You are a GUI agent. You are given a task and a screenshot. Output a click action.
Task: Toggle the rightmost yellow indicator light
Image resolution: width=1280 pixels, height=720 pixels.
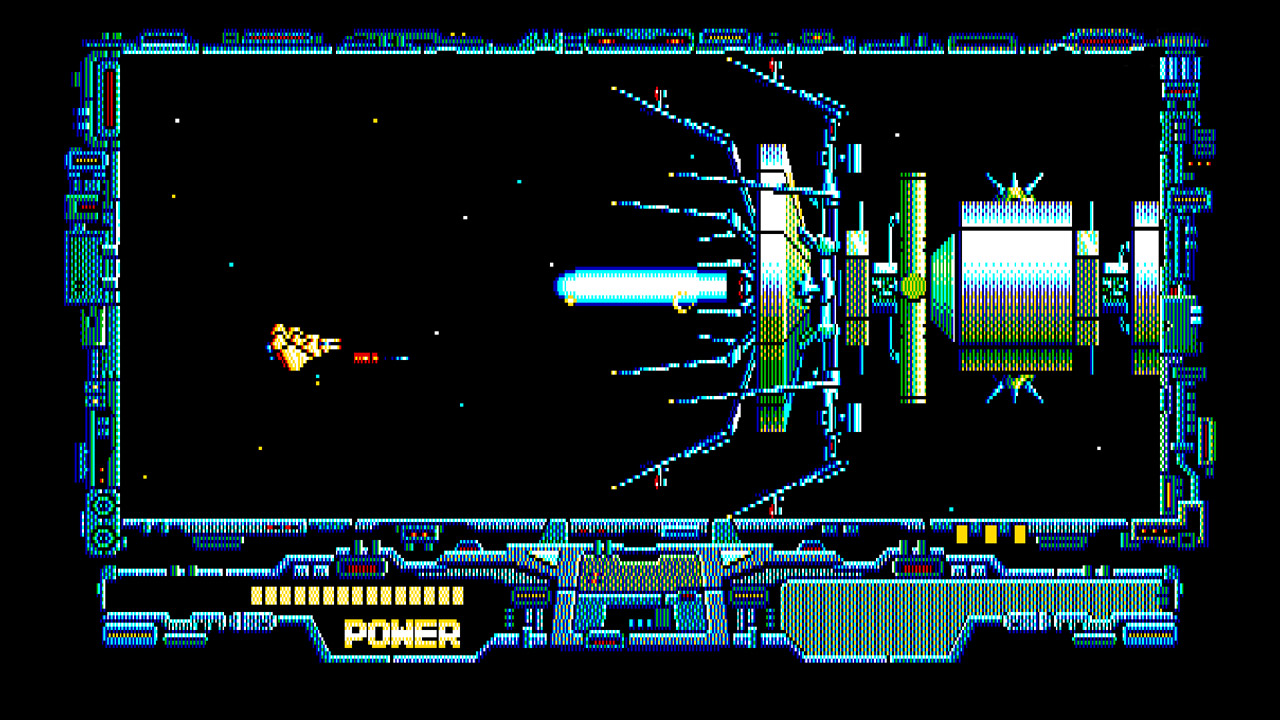coord(1019,534)
